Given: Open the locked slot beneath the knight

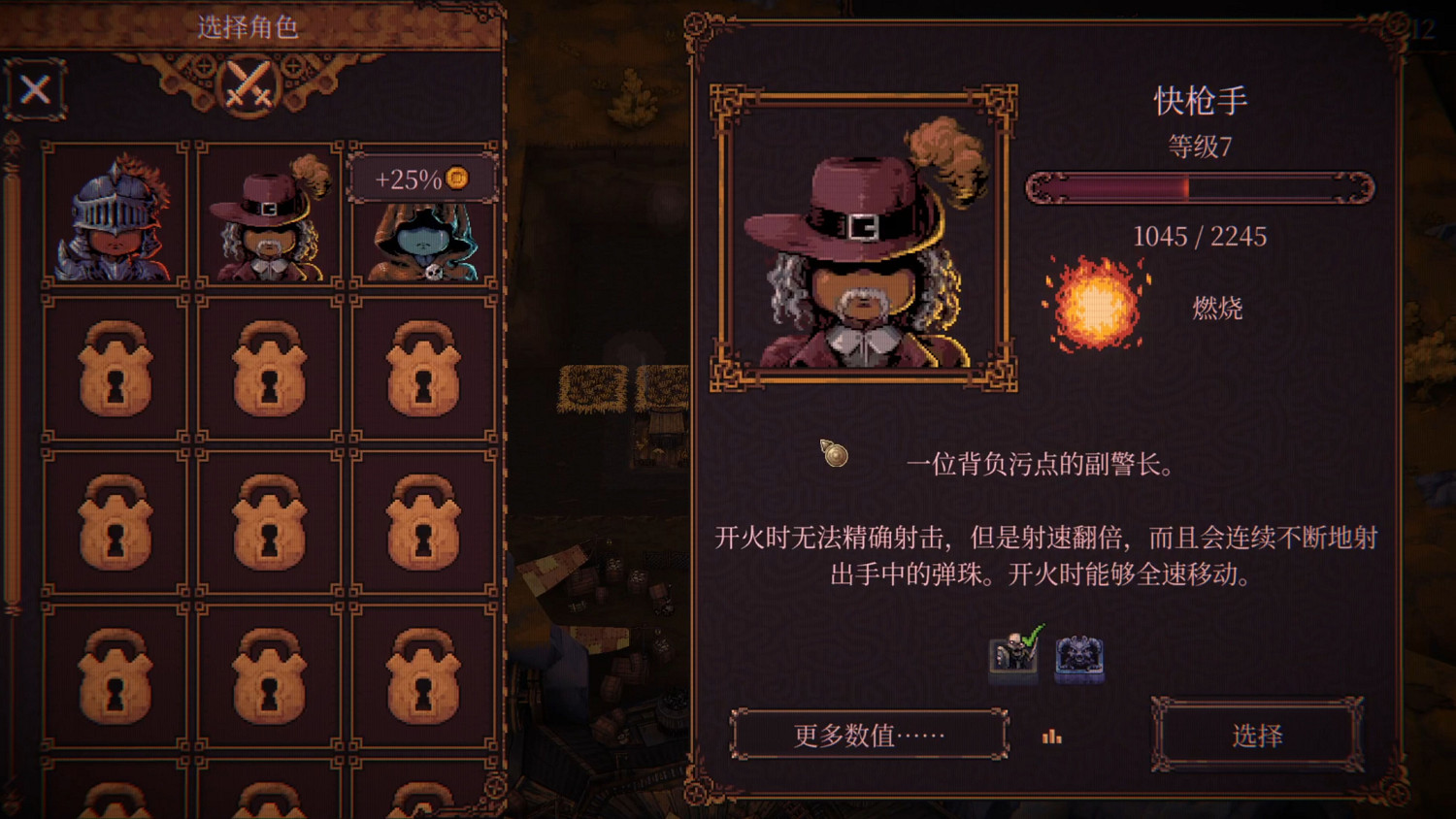Looking at the screenshot, I should click(116, 370).
